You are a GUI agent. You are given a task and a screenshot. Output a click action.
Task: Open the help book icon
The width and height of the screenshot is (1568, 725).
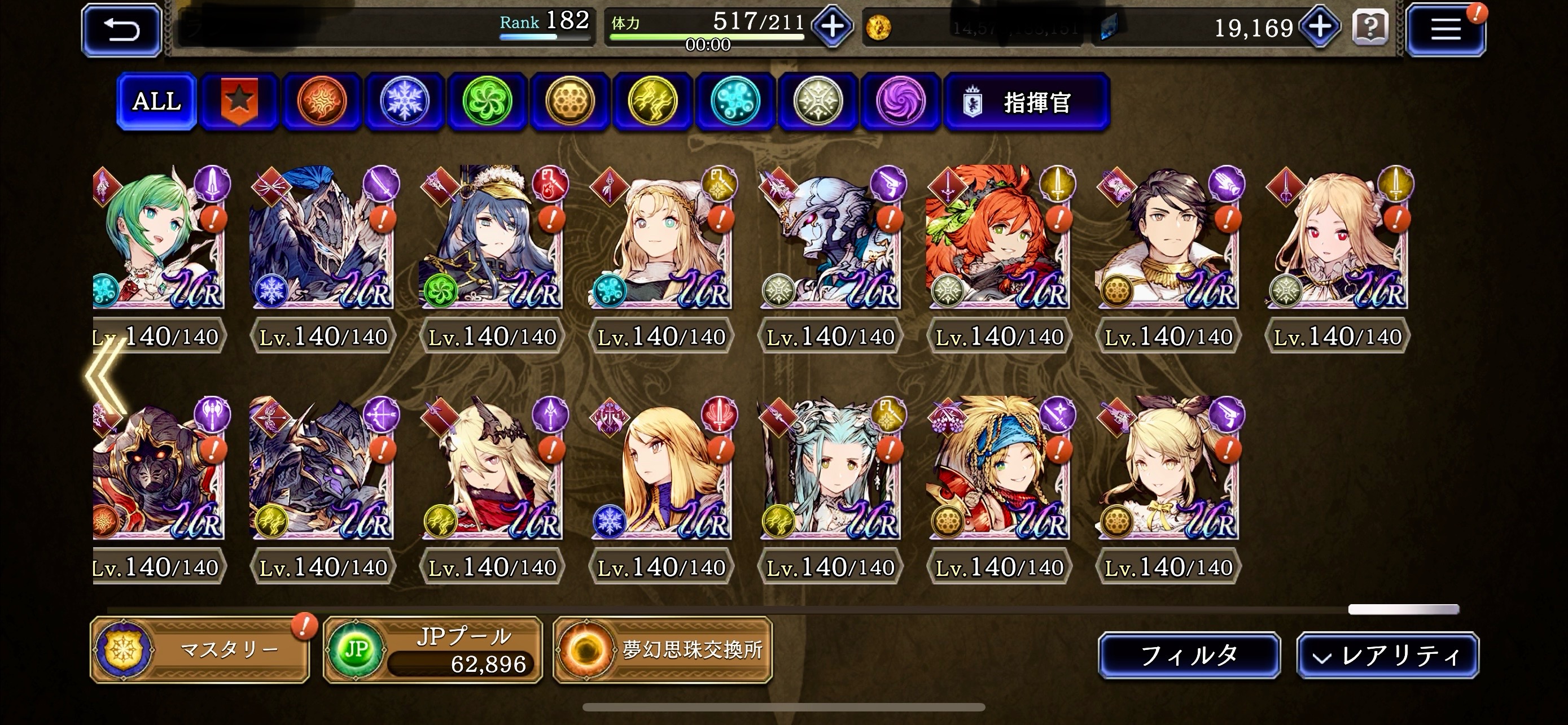(x=1370, y=28)
